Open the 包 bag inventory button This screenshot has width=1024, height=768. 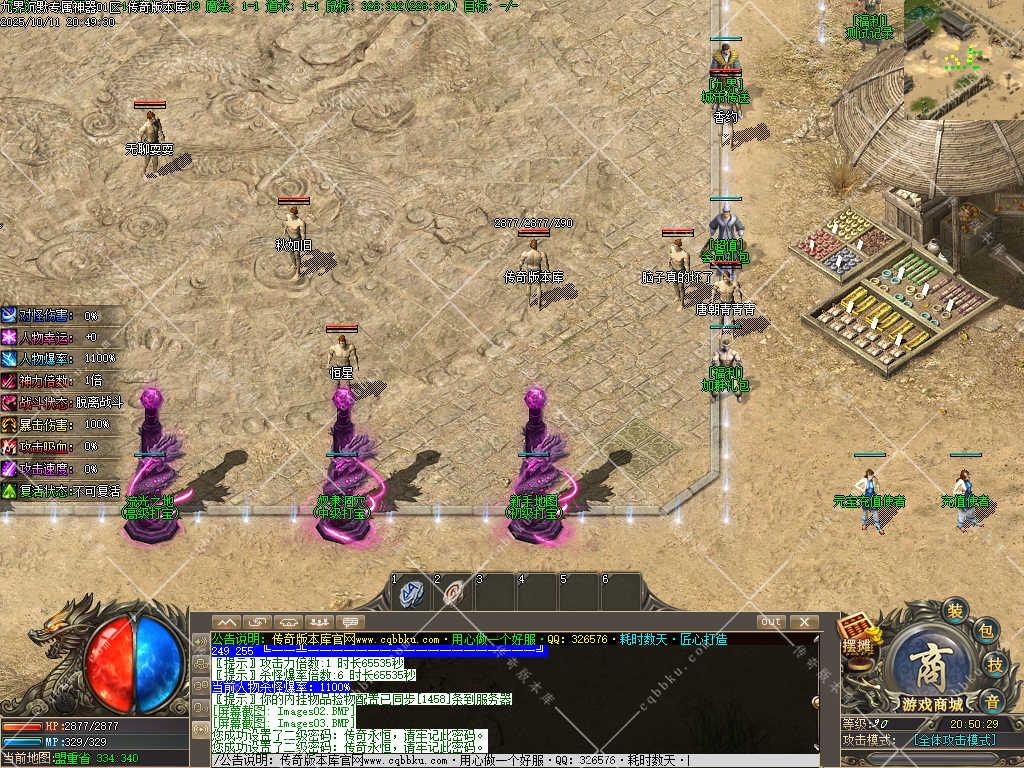[x=986, y=631]
